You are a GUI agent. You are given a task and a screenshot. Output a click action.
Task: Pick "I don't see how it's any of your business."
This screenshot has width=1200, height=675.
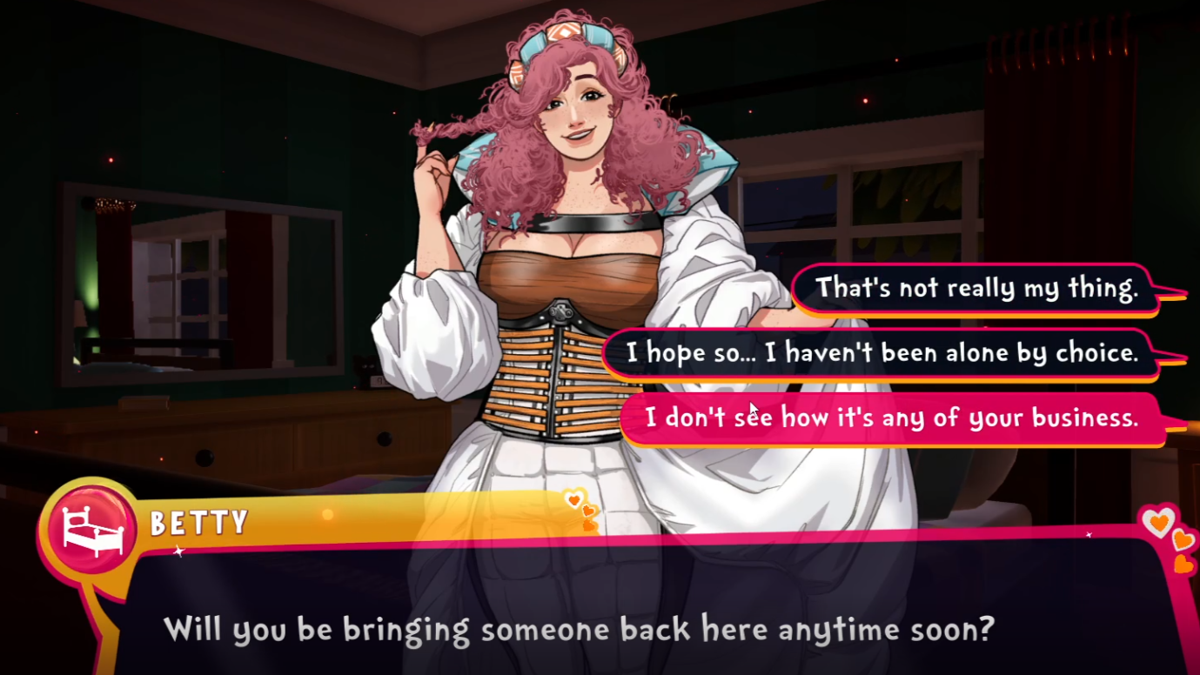pos(891,417)
